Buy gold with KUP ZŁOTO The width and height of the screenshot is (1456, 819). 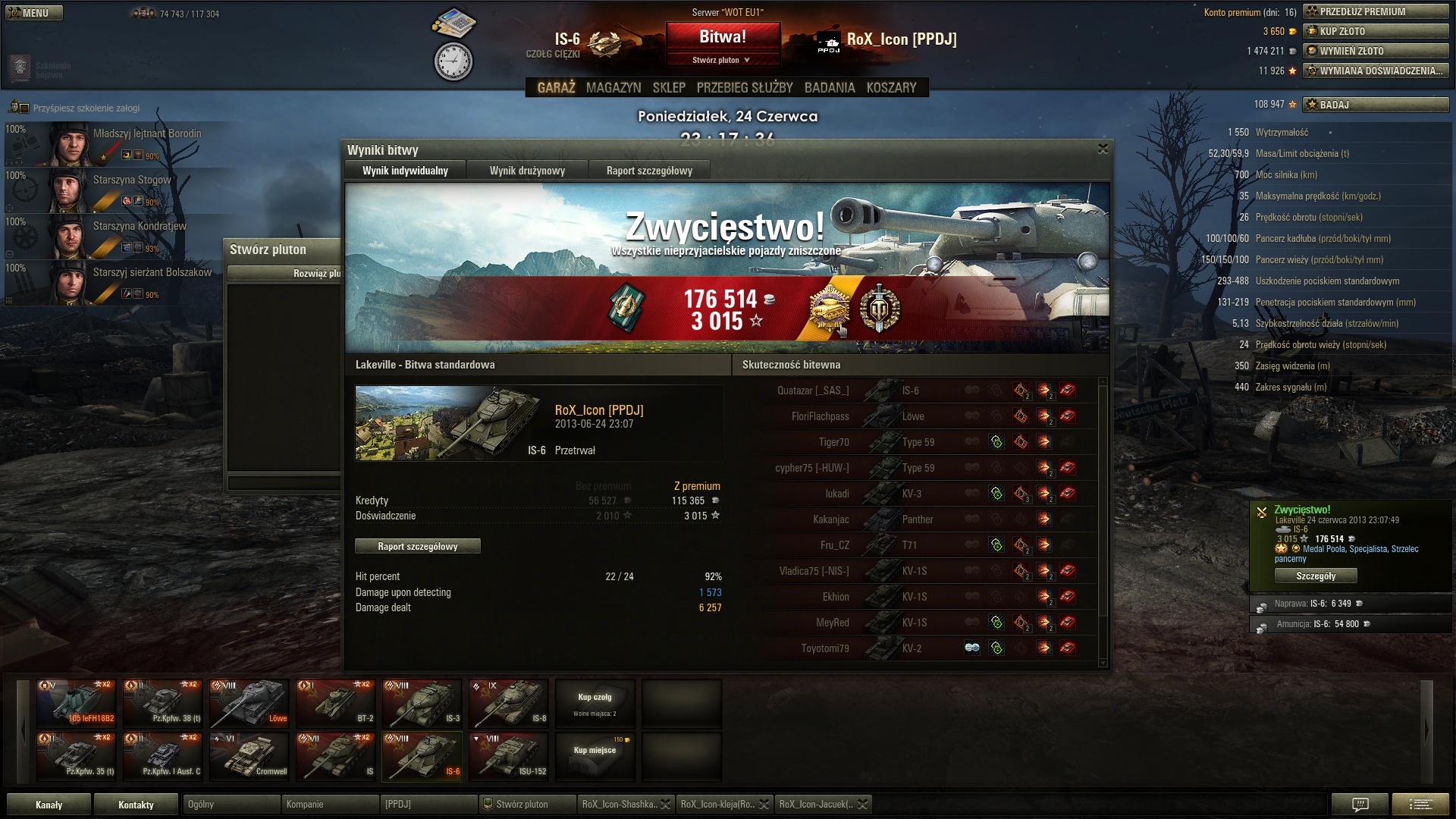[1376, 31]
